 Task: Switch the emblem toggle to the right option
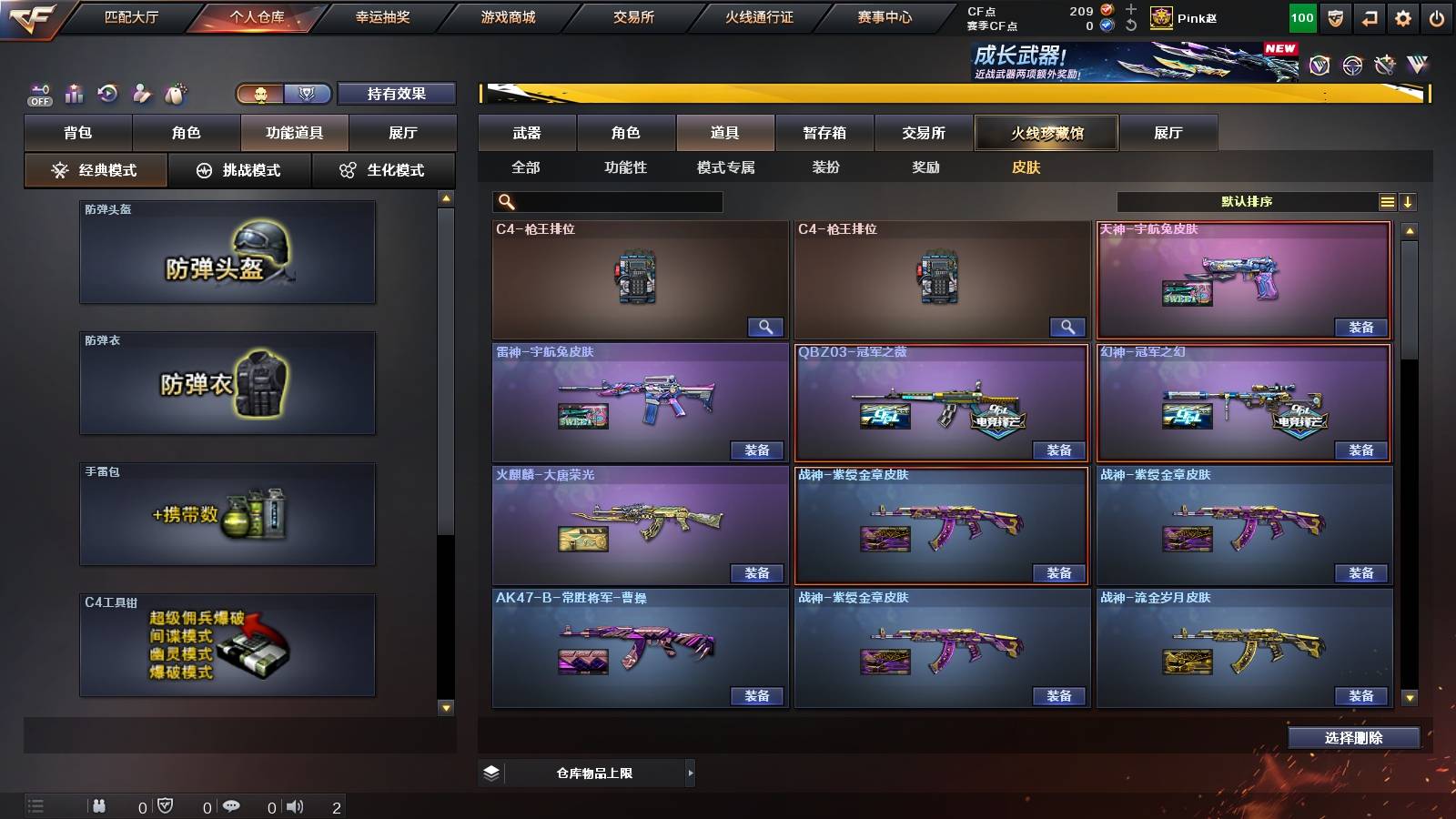click(x=307, y=93)
